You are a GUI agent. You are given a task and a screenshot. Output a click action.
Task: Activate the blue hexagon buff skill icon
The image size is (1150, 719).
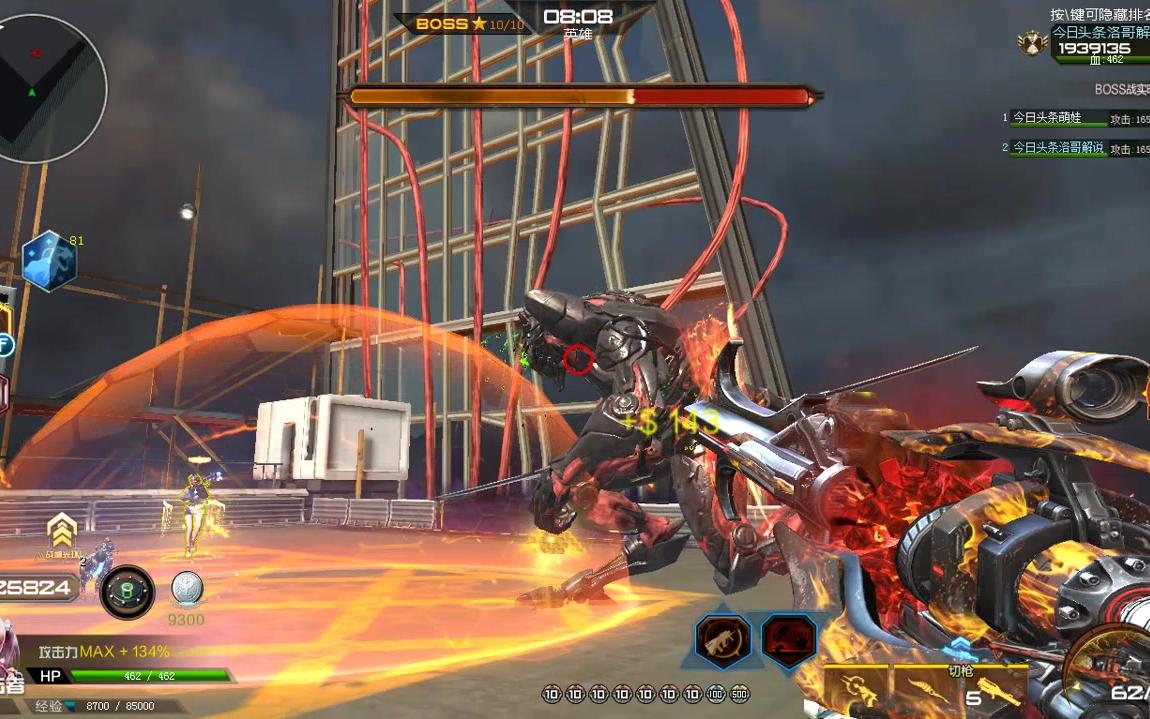click(x=49, y=262)
